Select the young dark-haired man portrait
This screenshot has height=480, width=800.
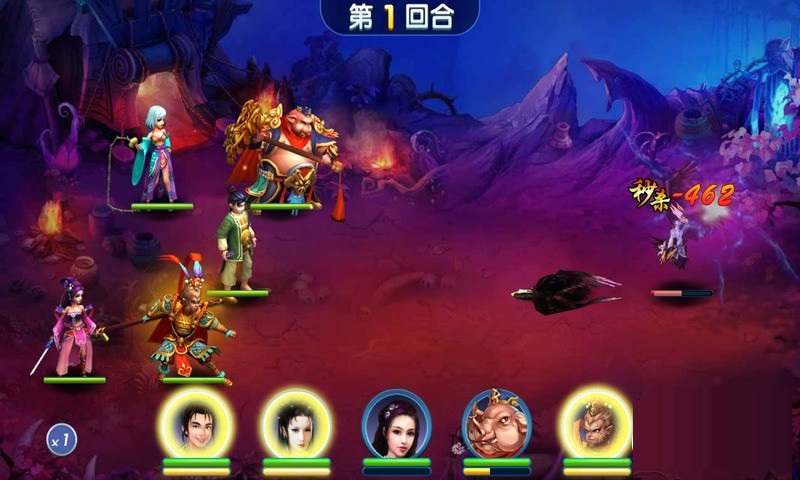tap(196, 422)
